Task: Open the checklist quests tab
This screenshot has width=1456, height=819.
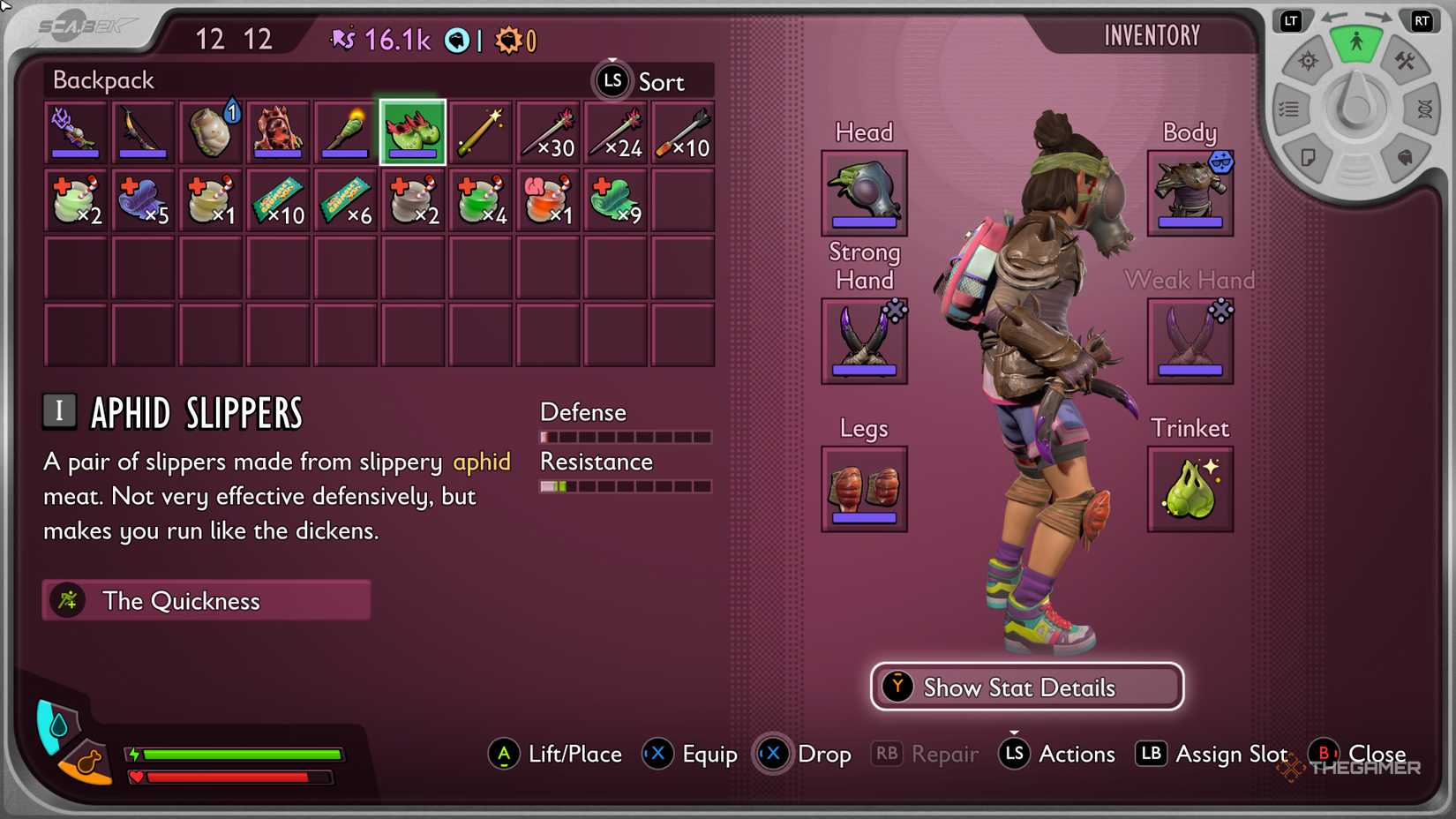Action: point(1289,109)
